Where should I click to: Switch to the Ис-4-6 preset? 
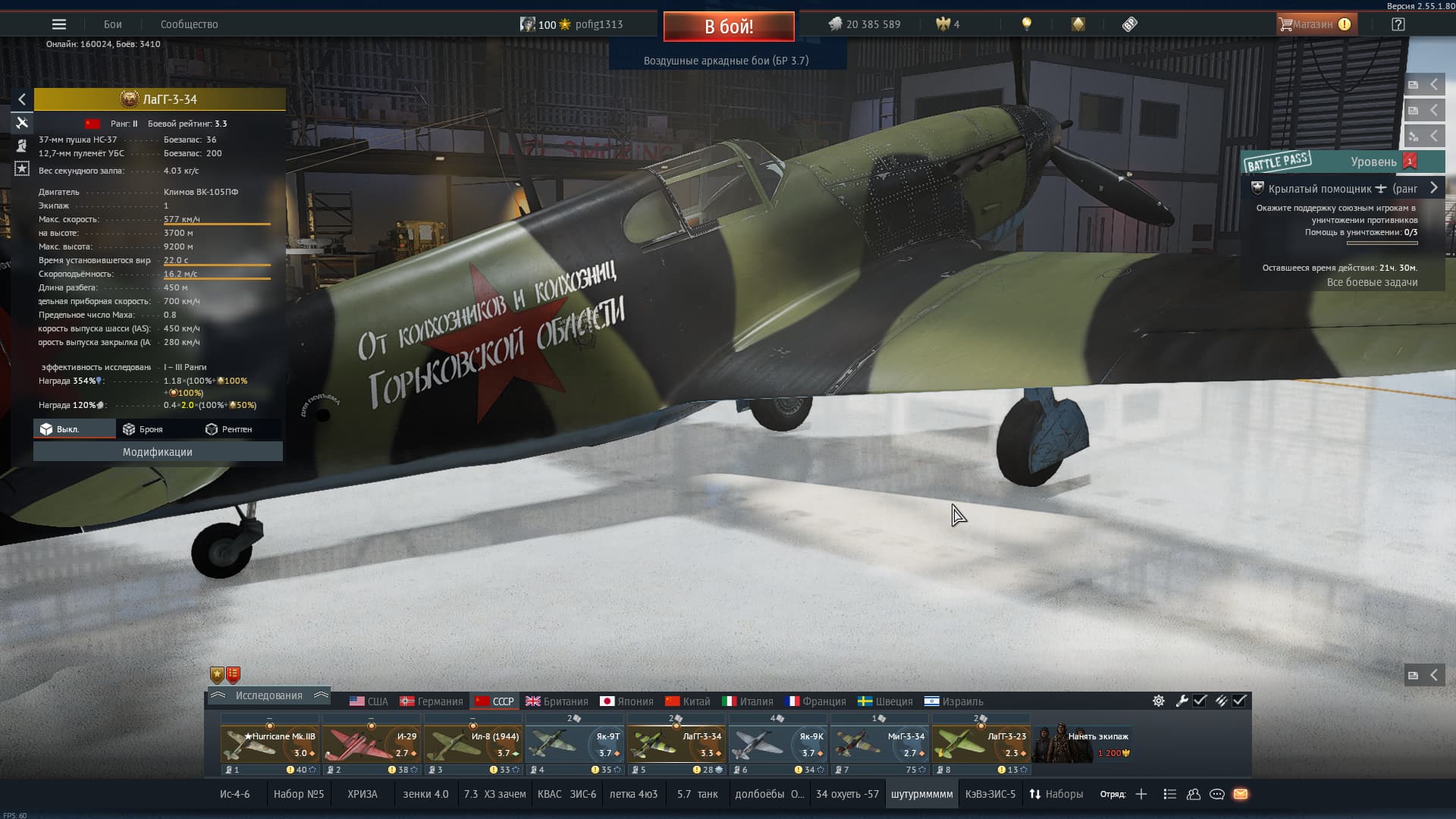point(234,794)
